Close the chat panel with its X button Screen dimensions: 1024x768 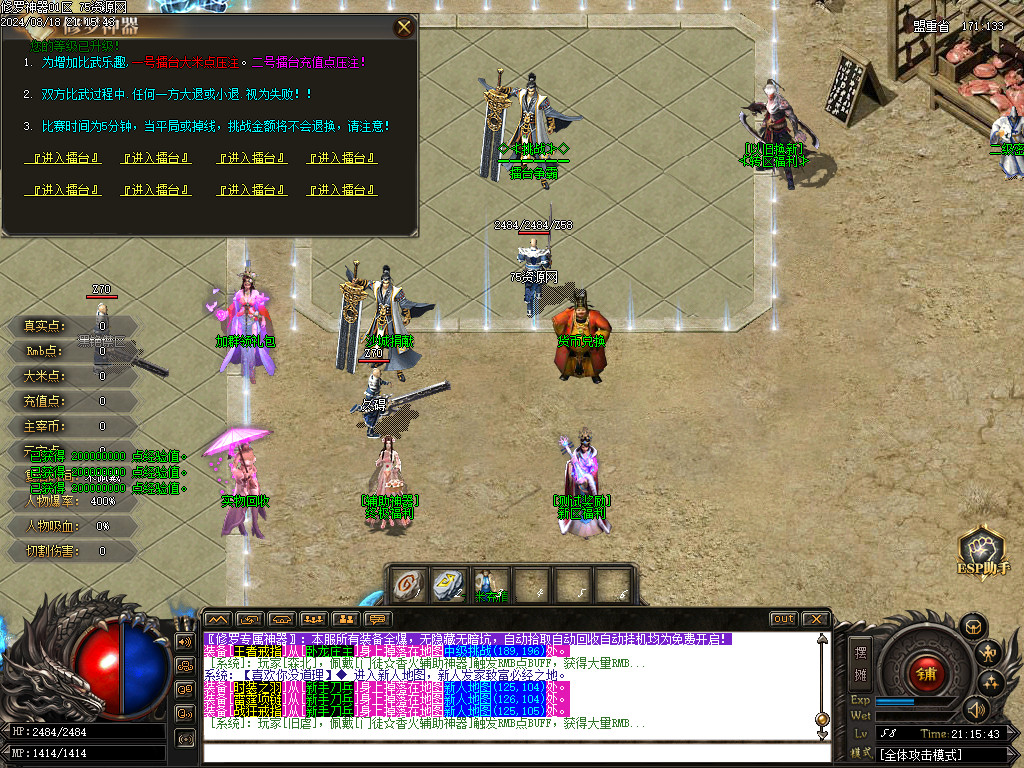coord(815,619)
